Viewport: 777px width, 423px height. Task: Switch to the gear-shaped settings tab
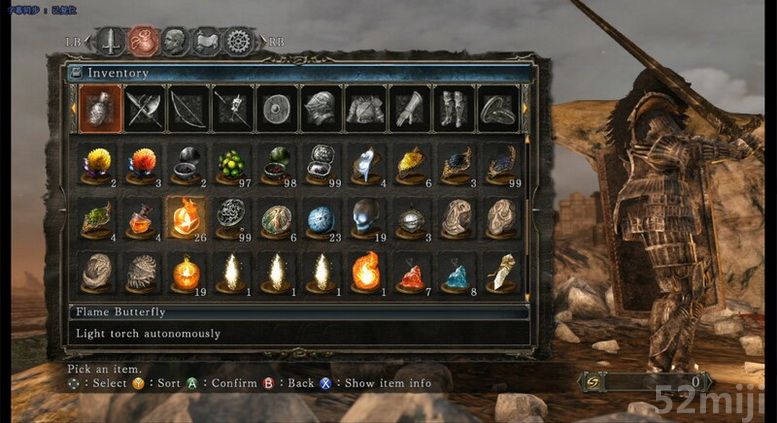(x=237, y=41)
